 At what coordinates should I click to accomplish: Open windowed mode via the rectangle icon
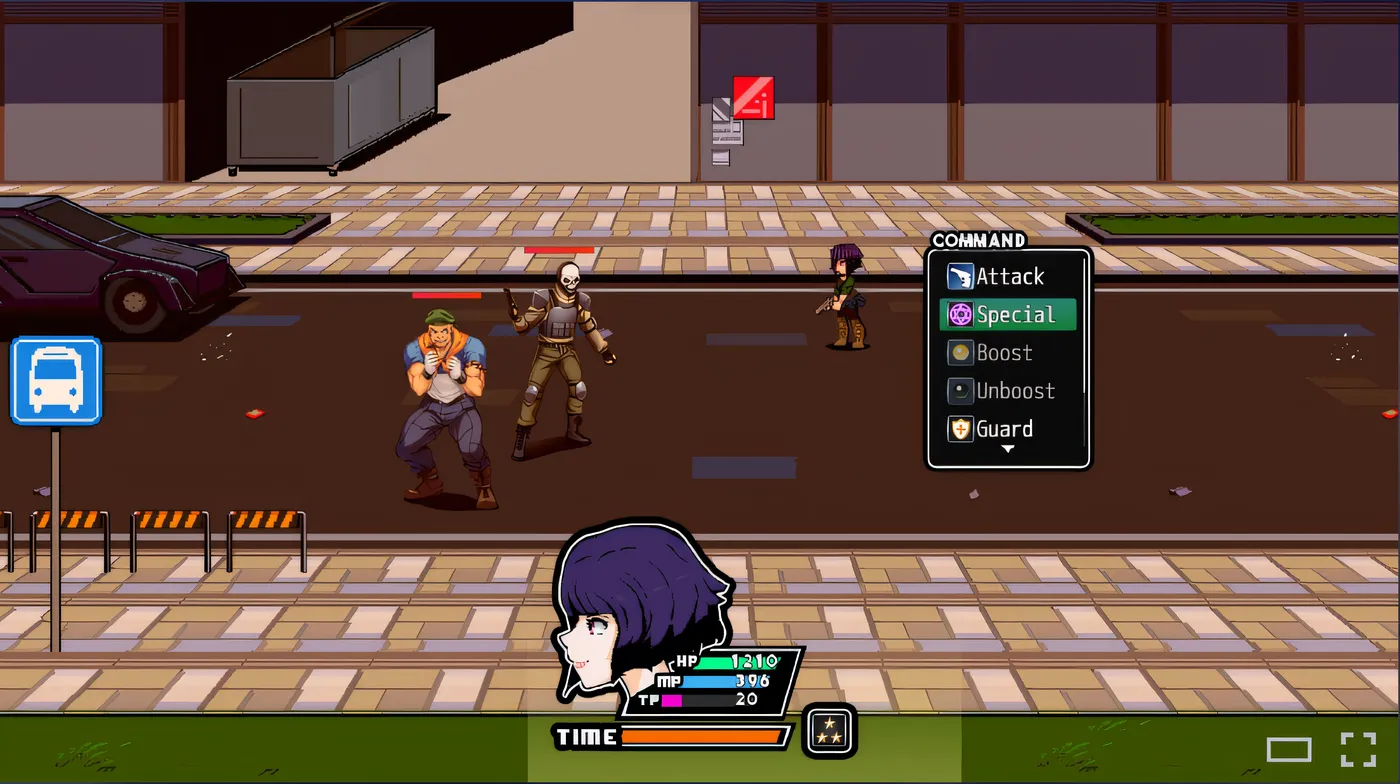click(x=1290, y=749)
